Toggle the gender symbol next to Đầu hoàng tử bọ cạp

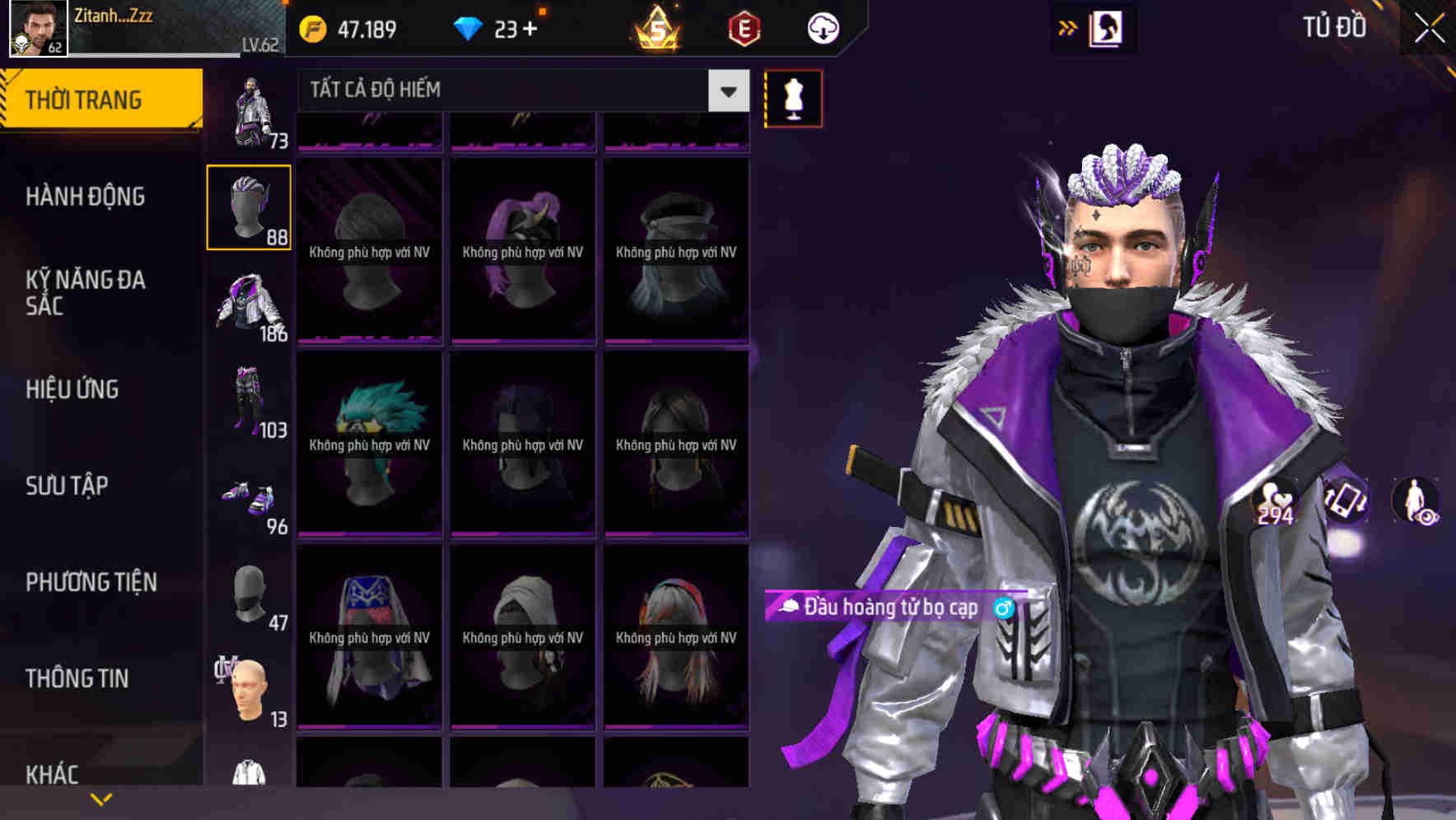[1004, 609]
